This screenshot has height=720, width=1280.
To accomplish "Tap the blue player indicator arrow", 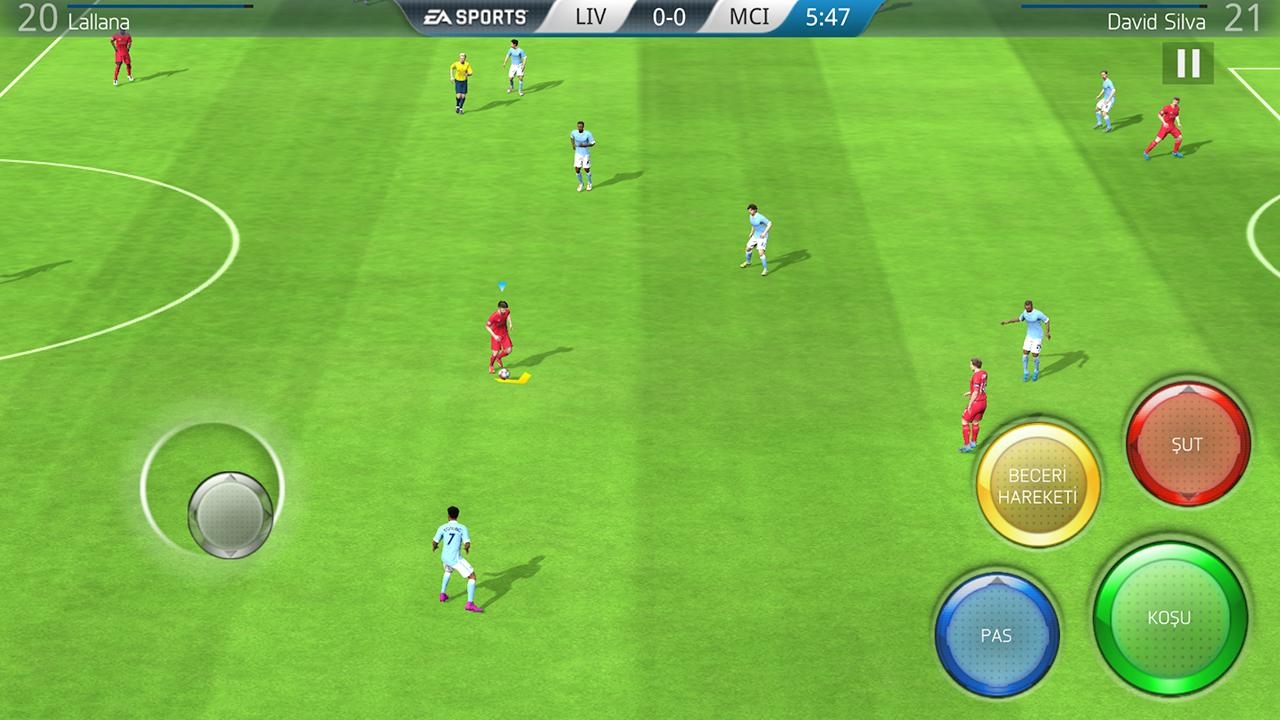I will point(500,286).
